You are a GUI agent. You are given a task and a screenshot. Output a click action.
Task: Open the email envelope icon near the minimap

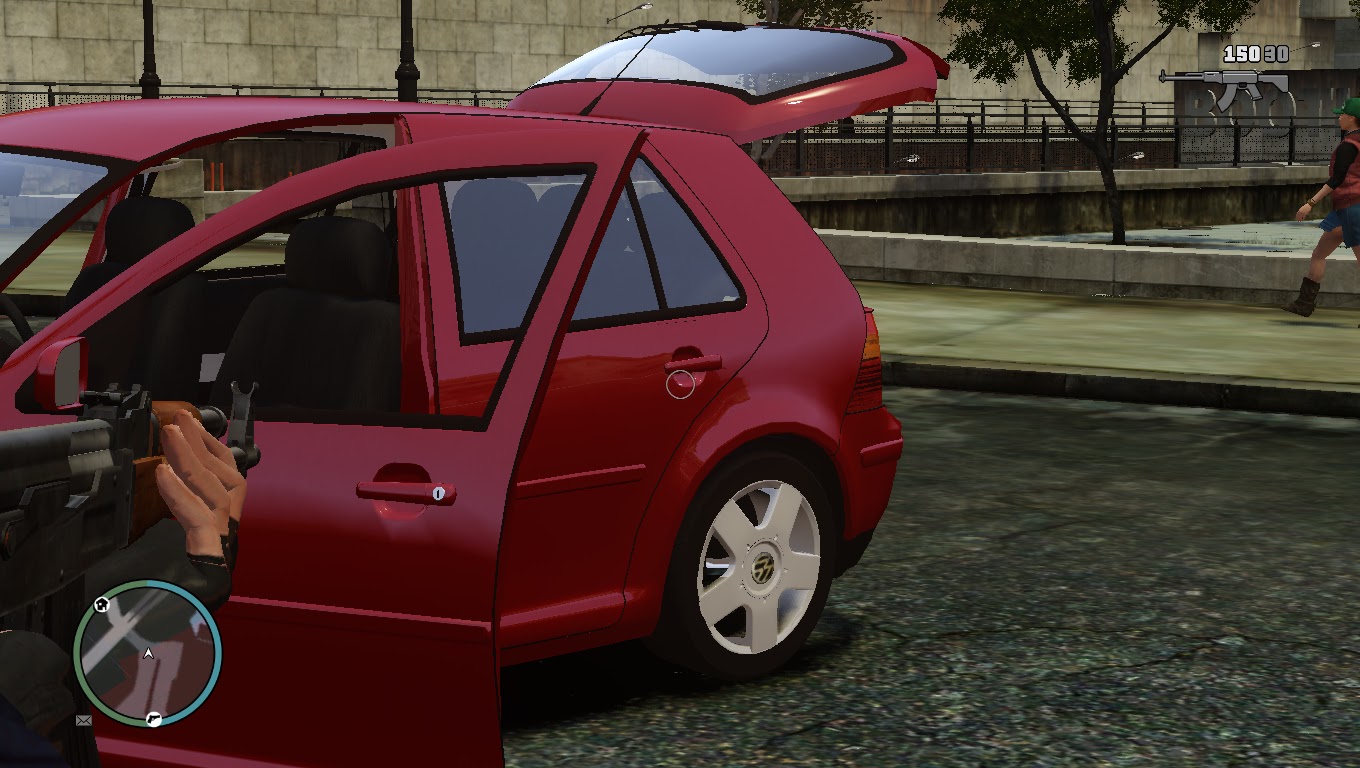(x=83, y=721)
